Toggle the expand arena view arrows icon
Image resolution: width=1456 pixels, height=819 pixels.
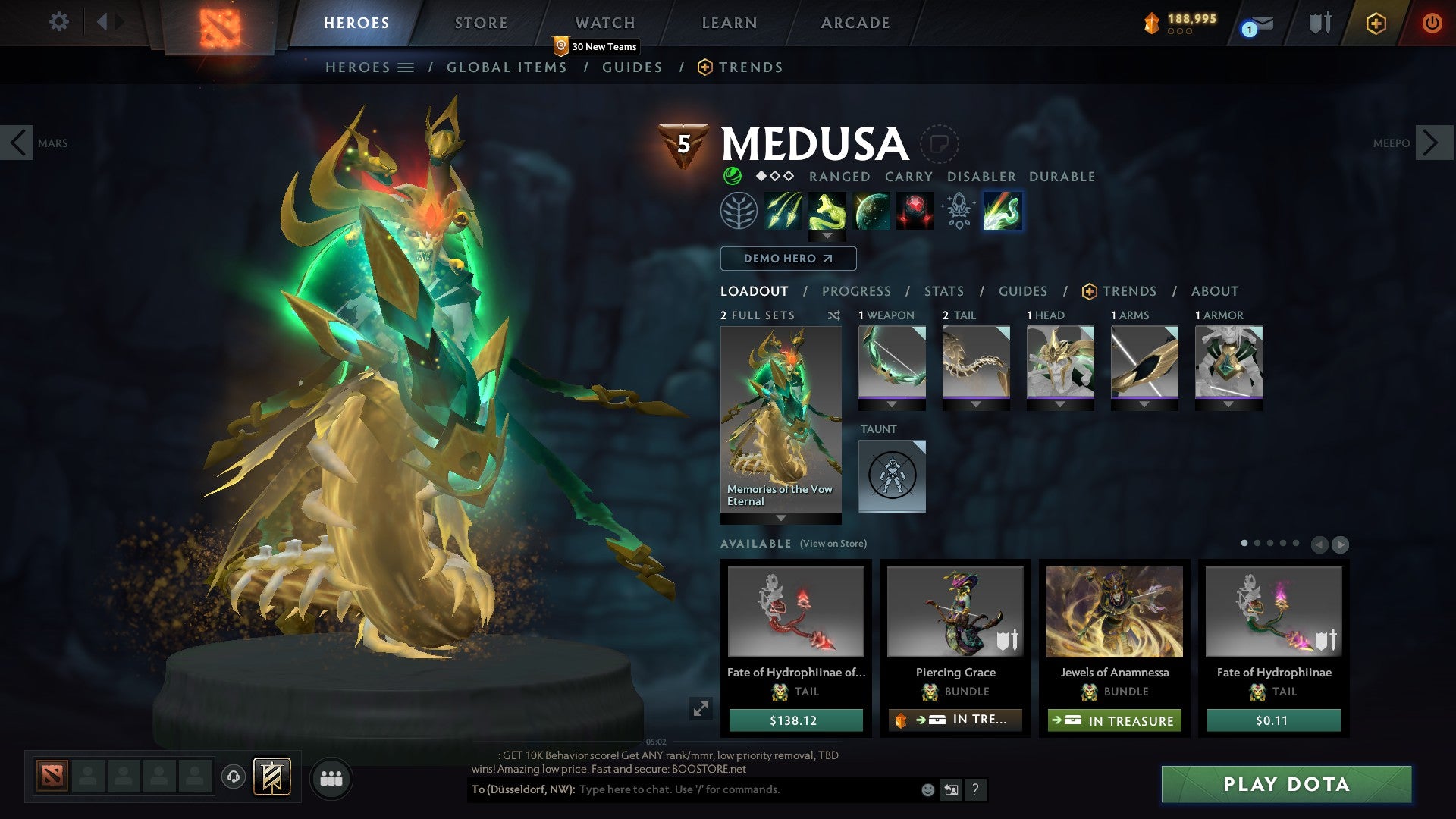[x=701, y=709]
